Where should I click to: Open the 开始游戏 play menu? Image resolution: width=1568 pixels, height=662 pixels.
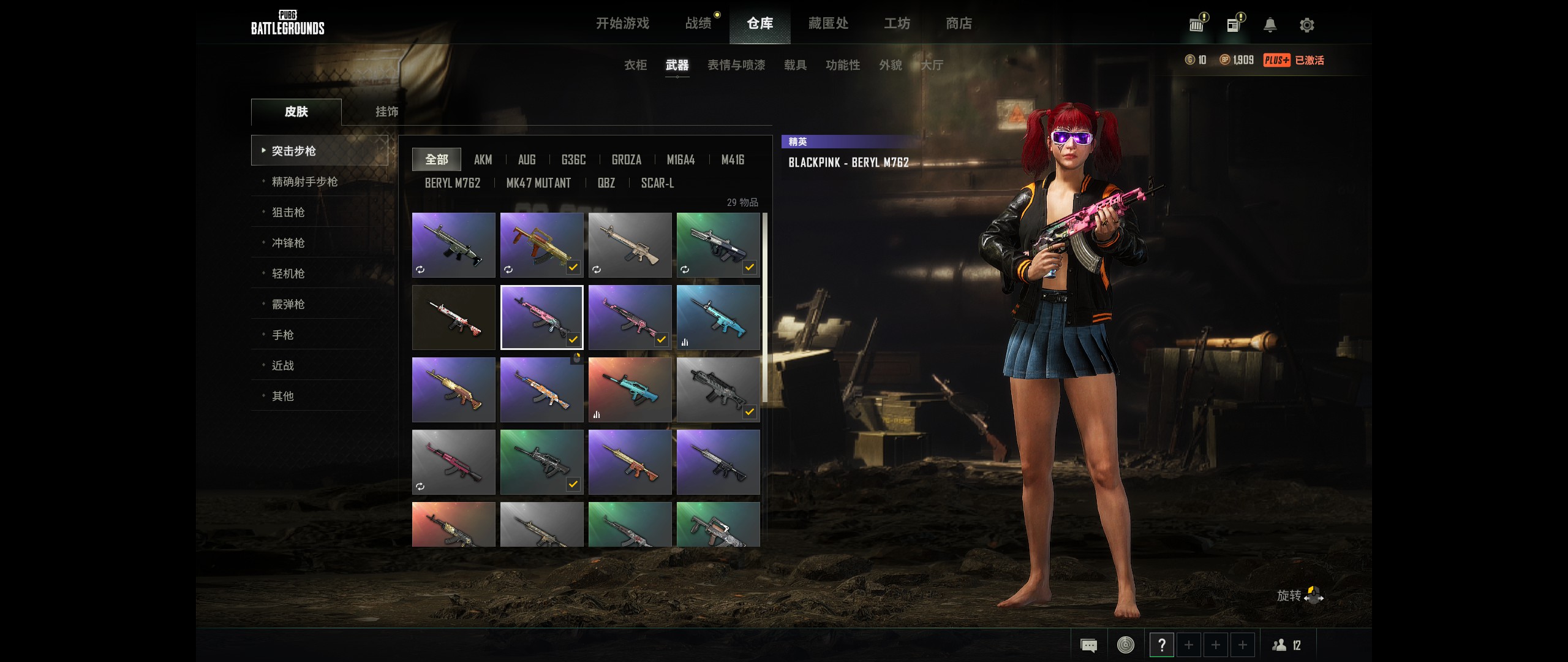622,23
